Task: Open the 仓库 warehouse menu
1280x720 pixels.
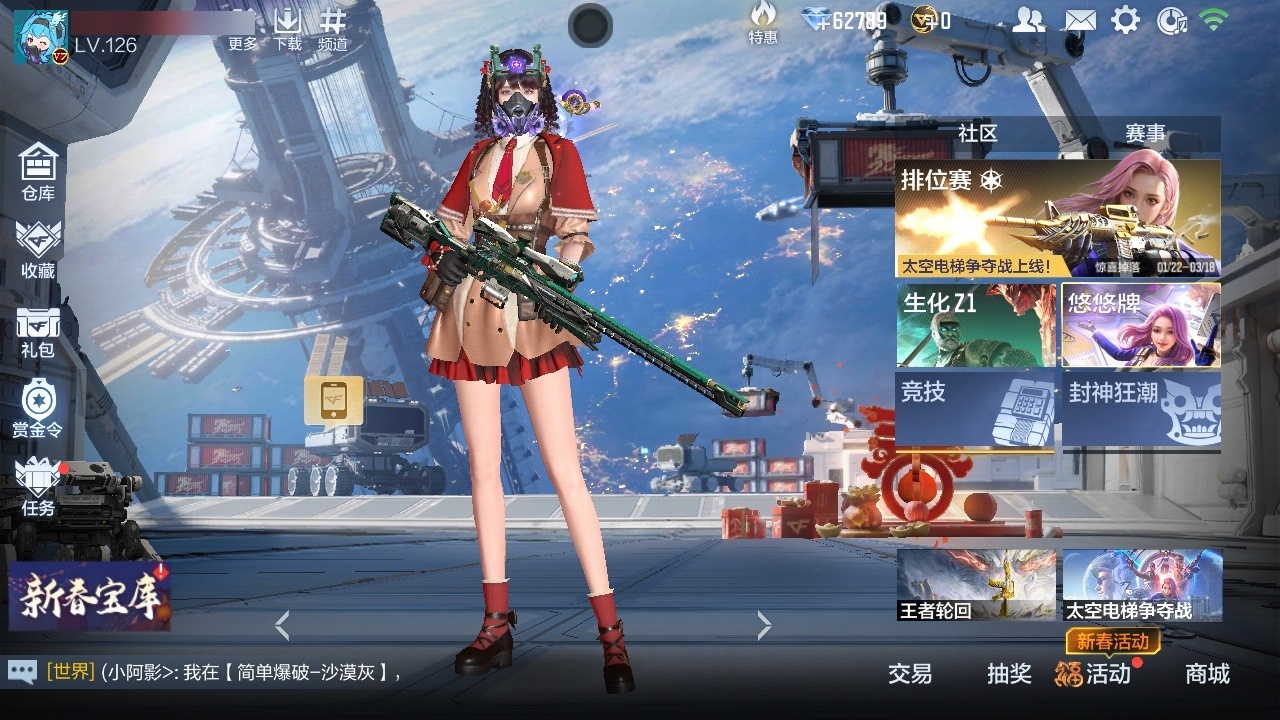Action: coord(38,171)
